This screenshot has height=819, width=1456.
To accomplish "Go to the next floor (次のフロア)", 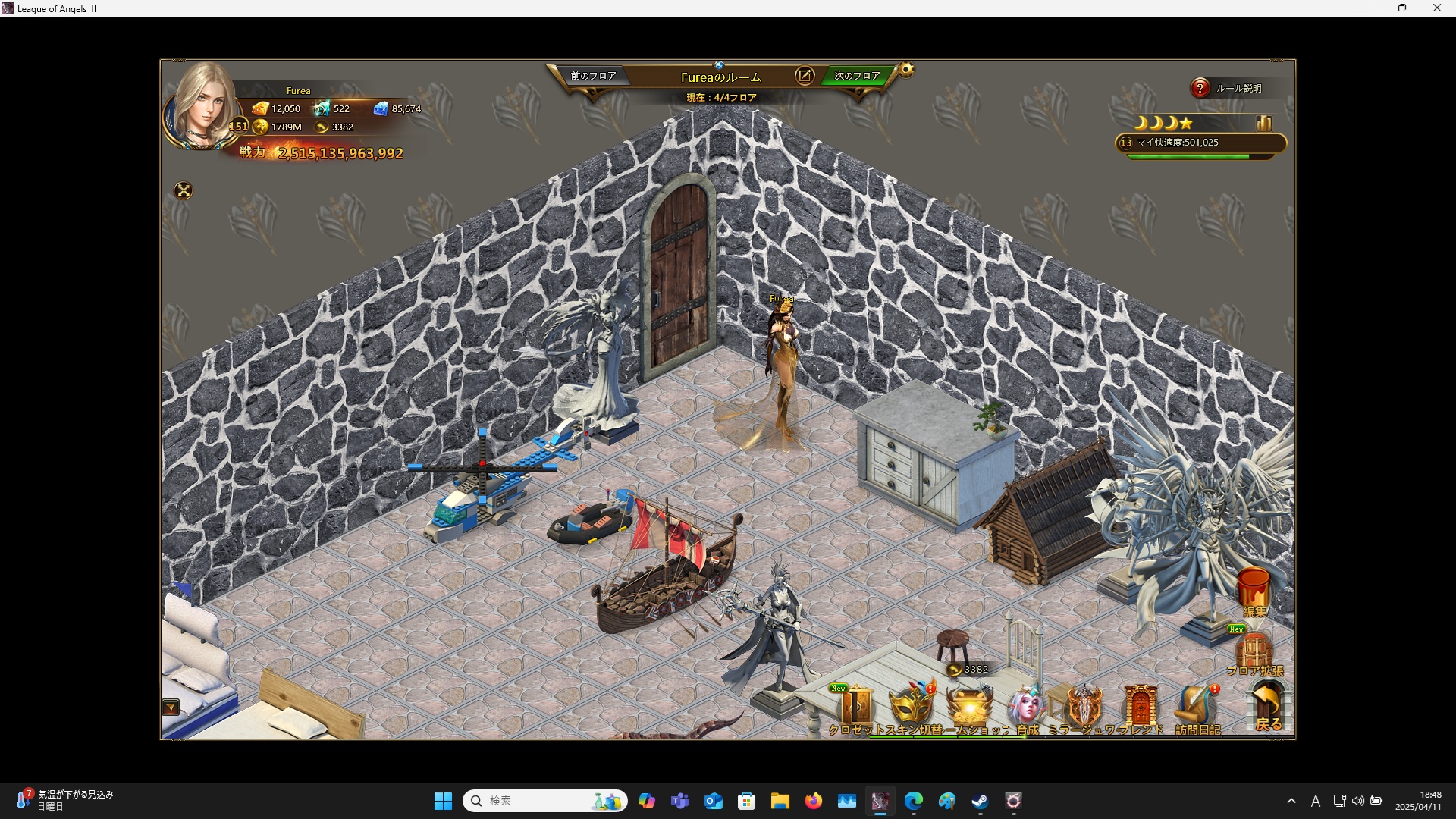I will click(857, 76).
